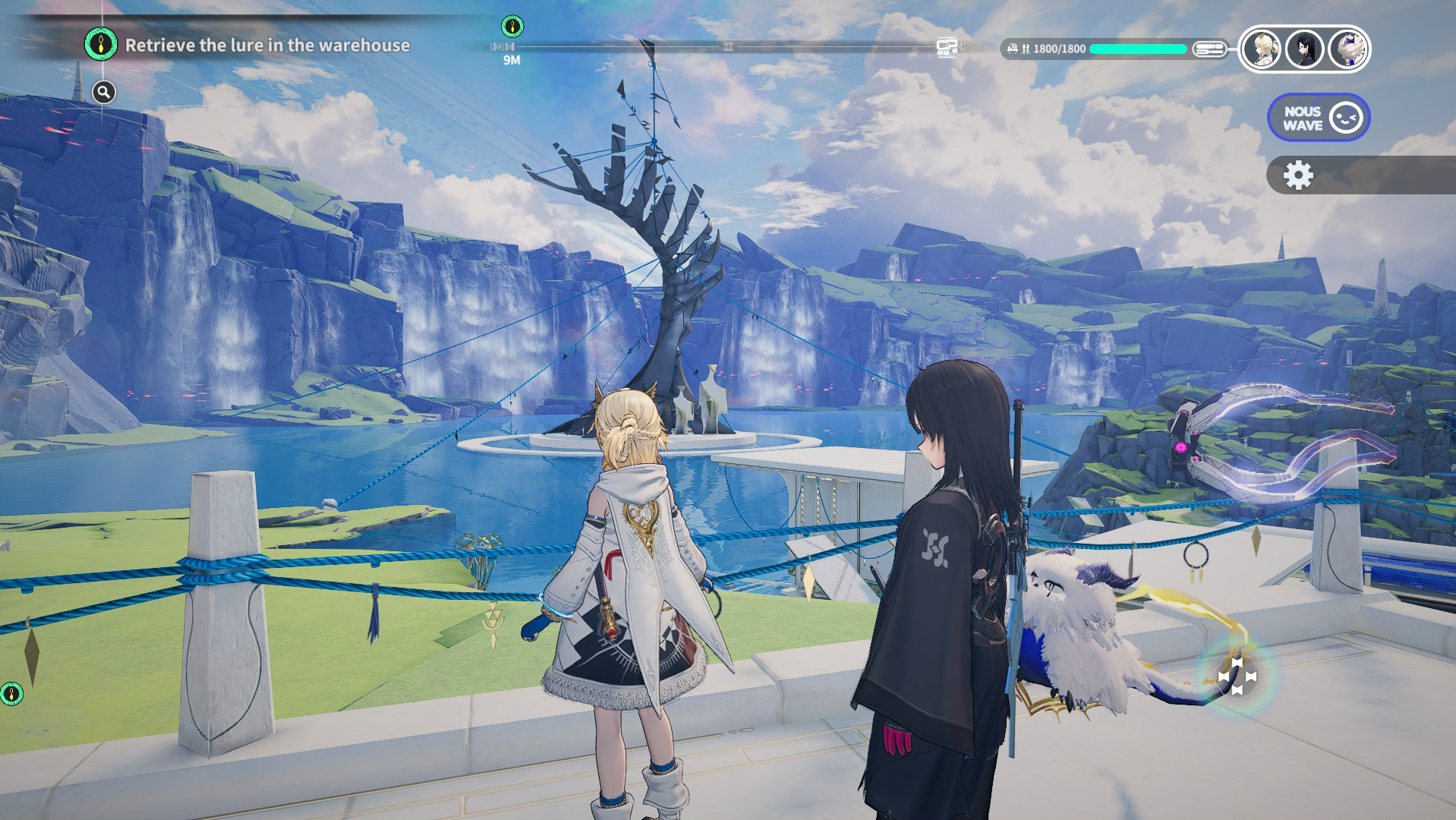Open the quest 'Retrieve the lure in the warehouse'
The height and width of the screenshot is (820, 1456).
266,46
